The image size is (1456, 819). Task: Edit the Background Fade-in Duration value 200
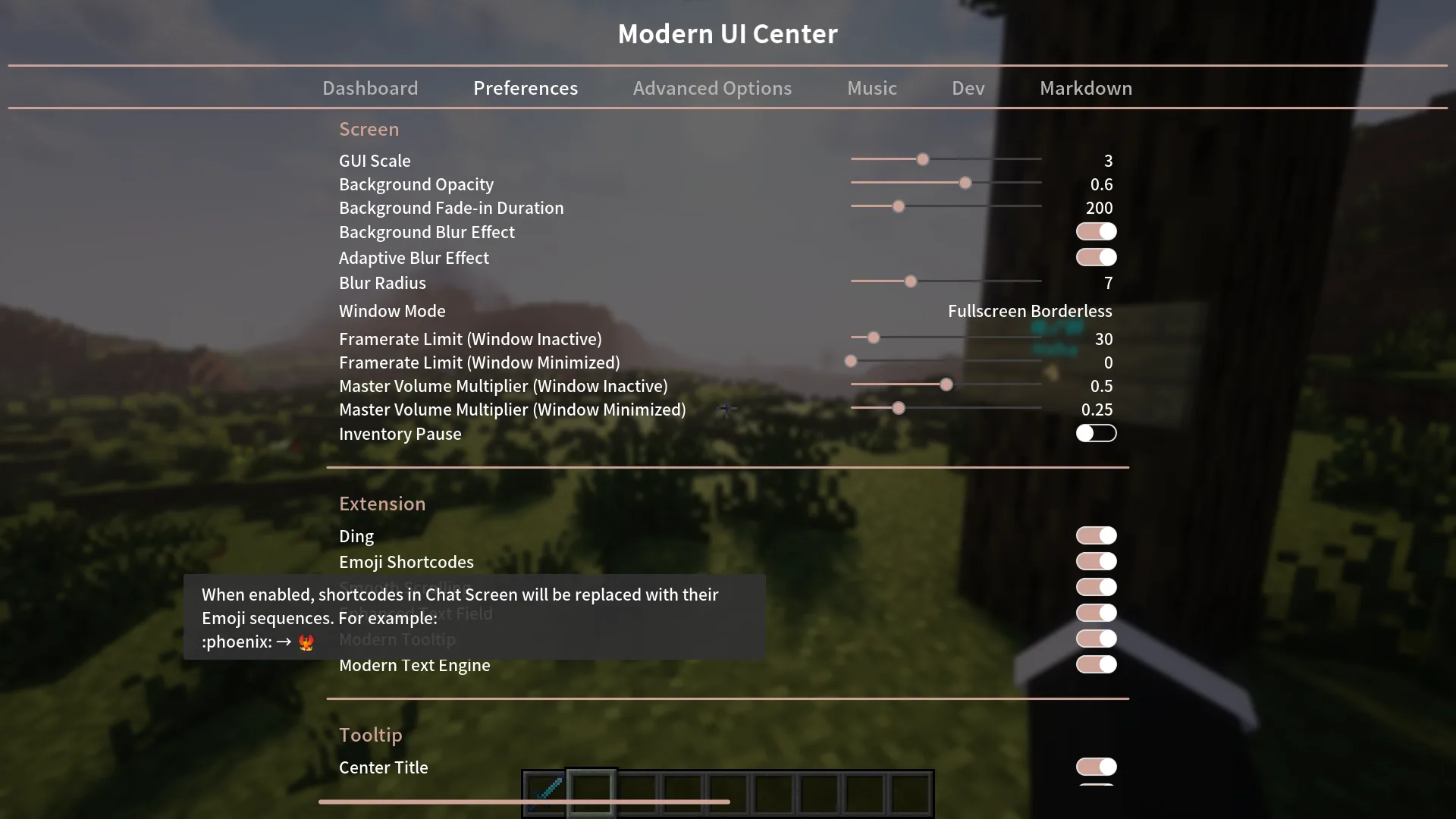pyautogui.click(x=1099, y=208)
